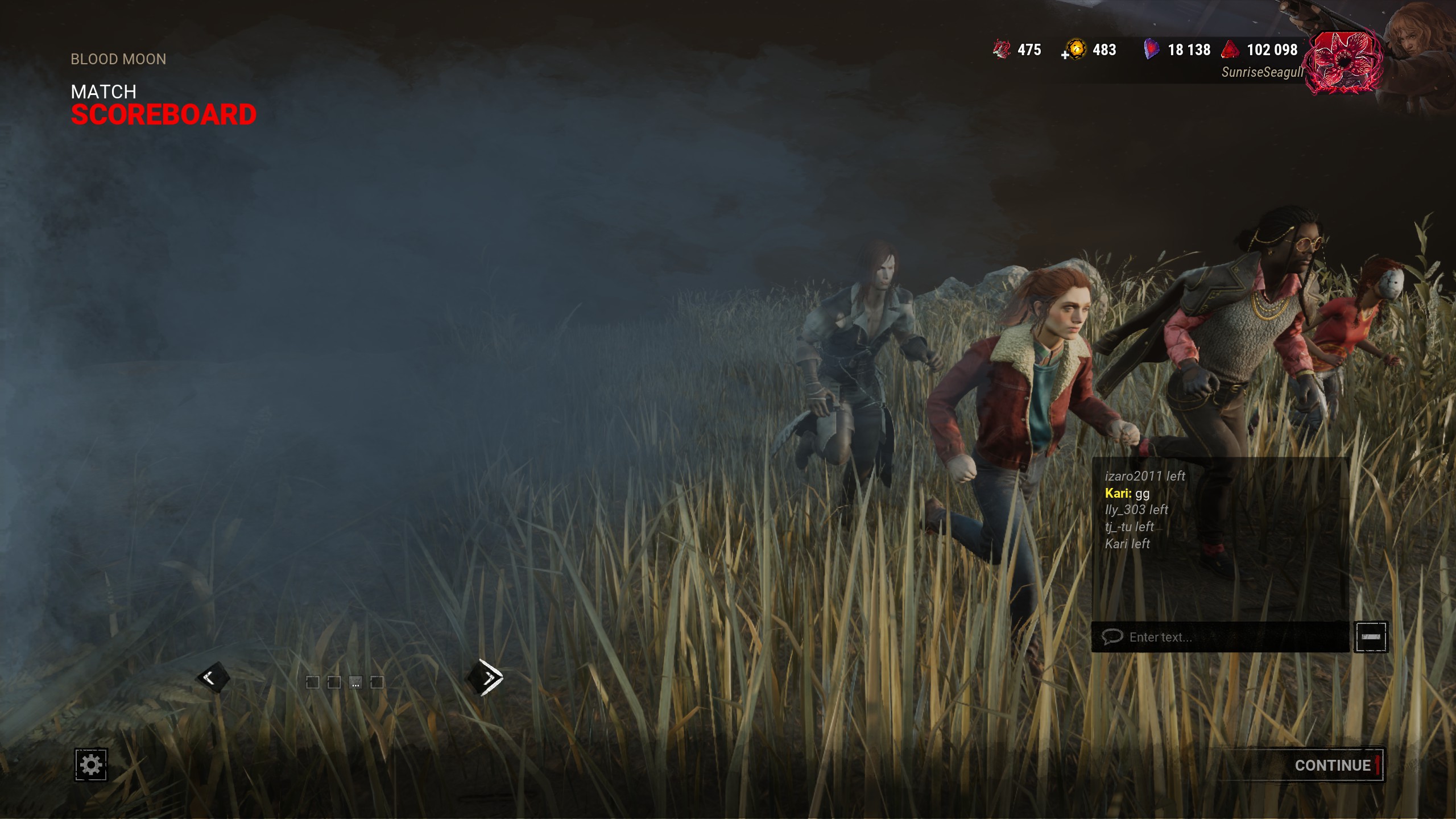Screen dimensions: 1456x819
Task: Select the page indicator showing three dots
Action: pyautogui.click(x=355, y=682)
